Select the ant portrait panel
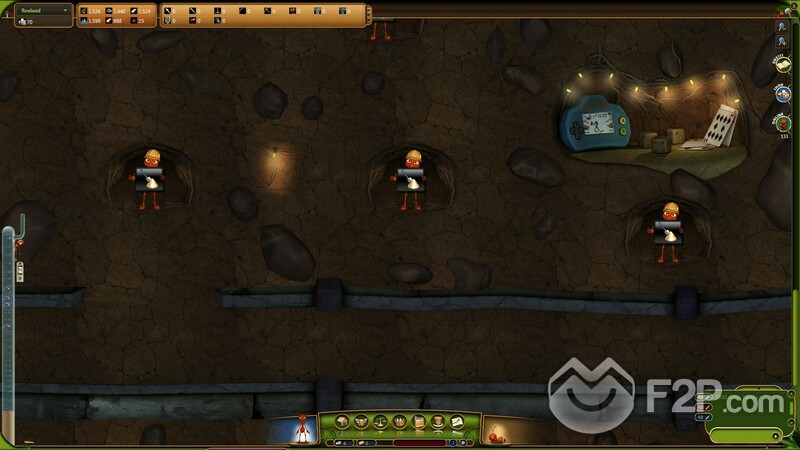 (300, 427)
